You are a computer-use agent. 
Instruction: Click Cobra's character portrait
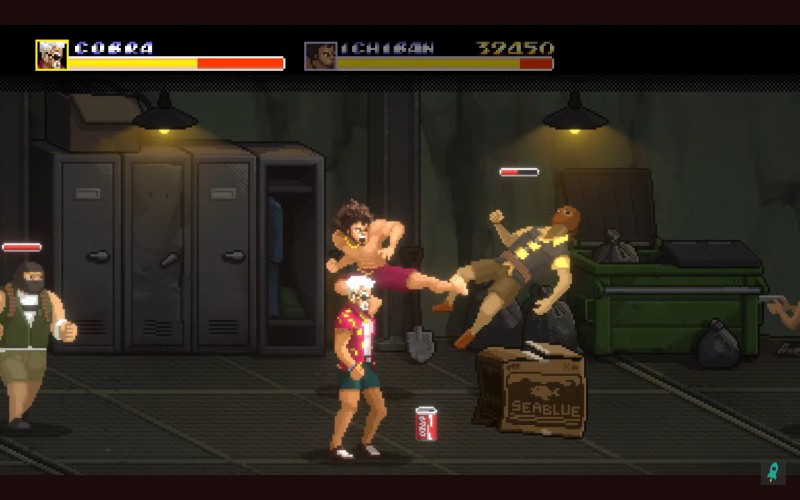(x=52, y=55)
